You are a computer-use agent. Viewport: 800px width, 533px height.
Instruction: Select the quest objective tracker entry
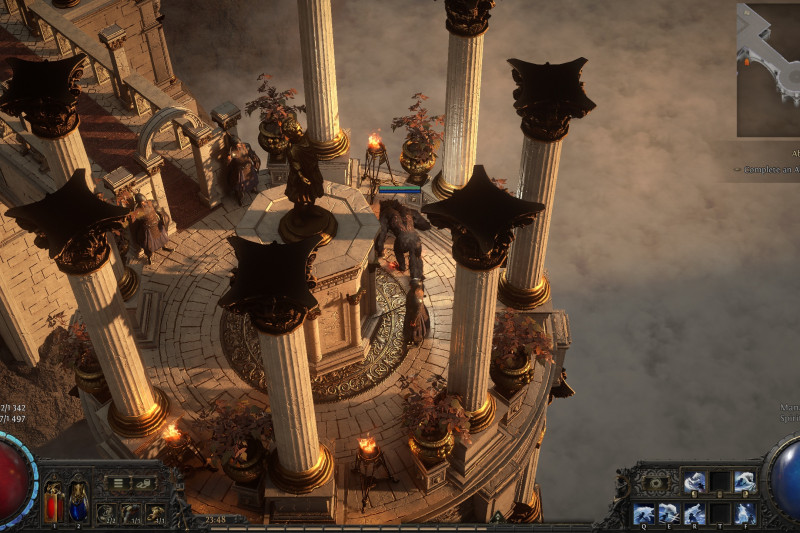tap(770, 170)
